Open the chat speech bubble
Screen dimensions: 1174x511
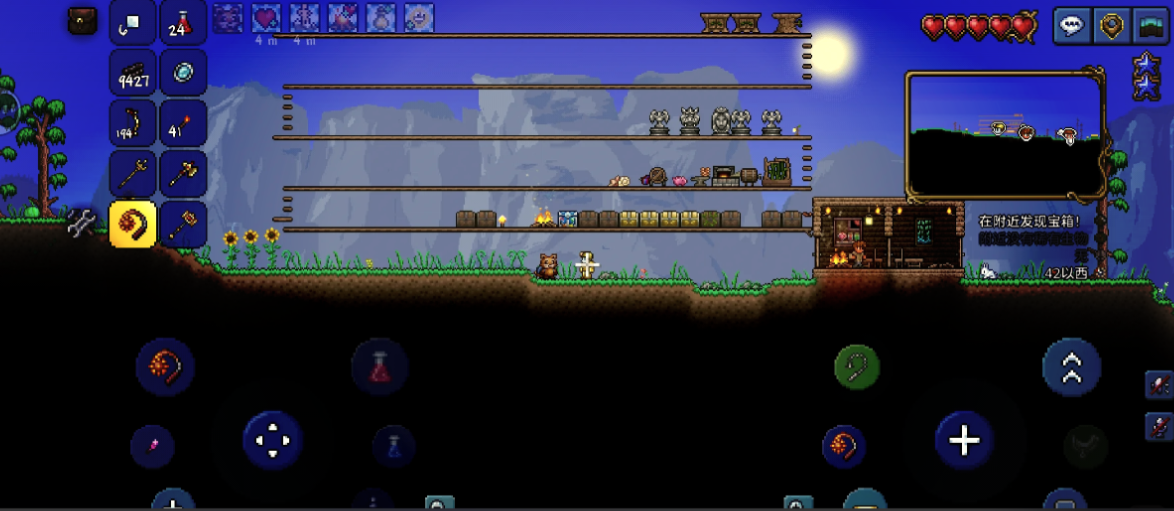pos(1072,26)
